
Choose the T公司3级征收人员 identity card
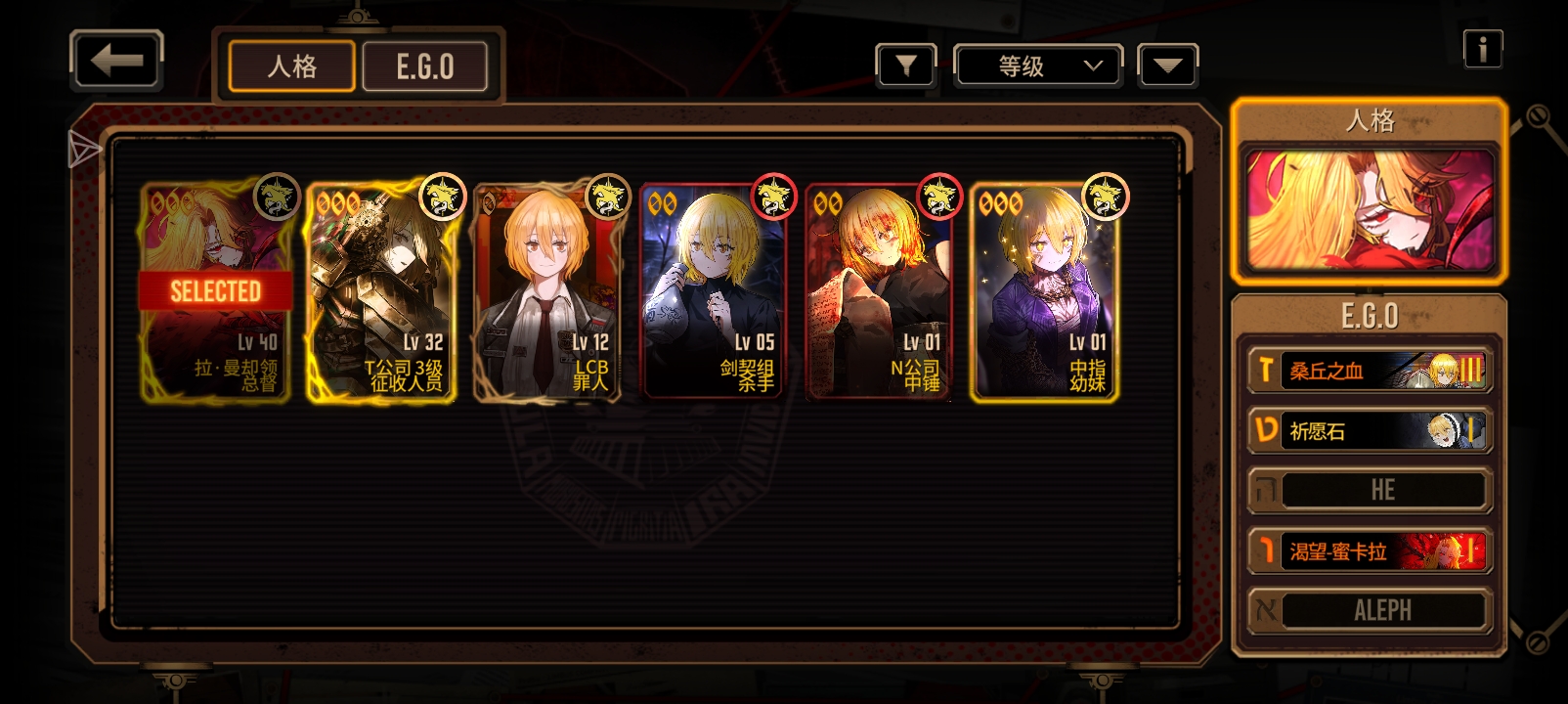coord(381,291)
